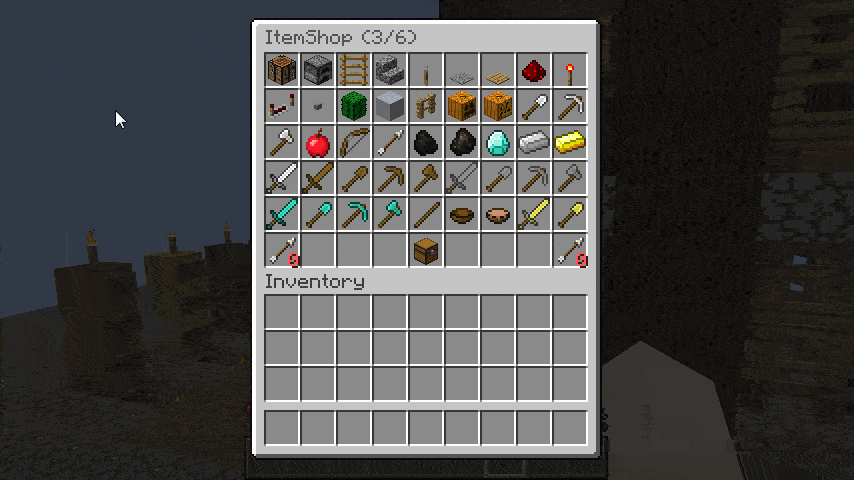Go to the next ItemShop page
Screen dimensions: 854x480
[570, 251]
